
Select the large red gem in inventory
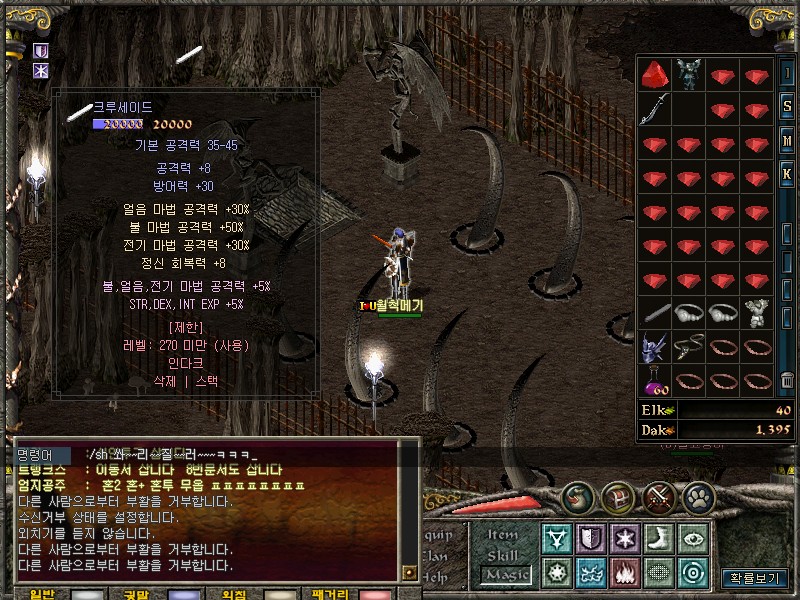pos(655,75)
